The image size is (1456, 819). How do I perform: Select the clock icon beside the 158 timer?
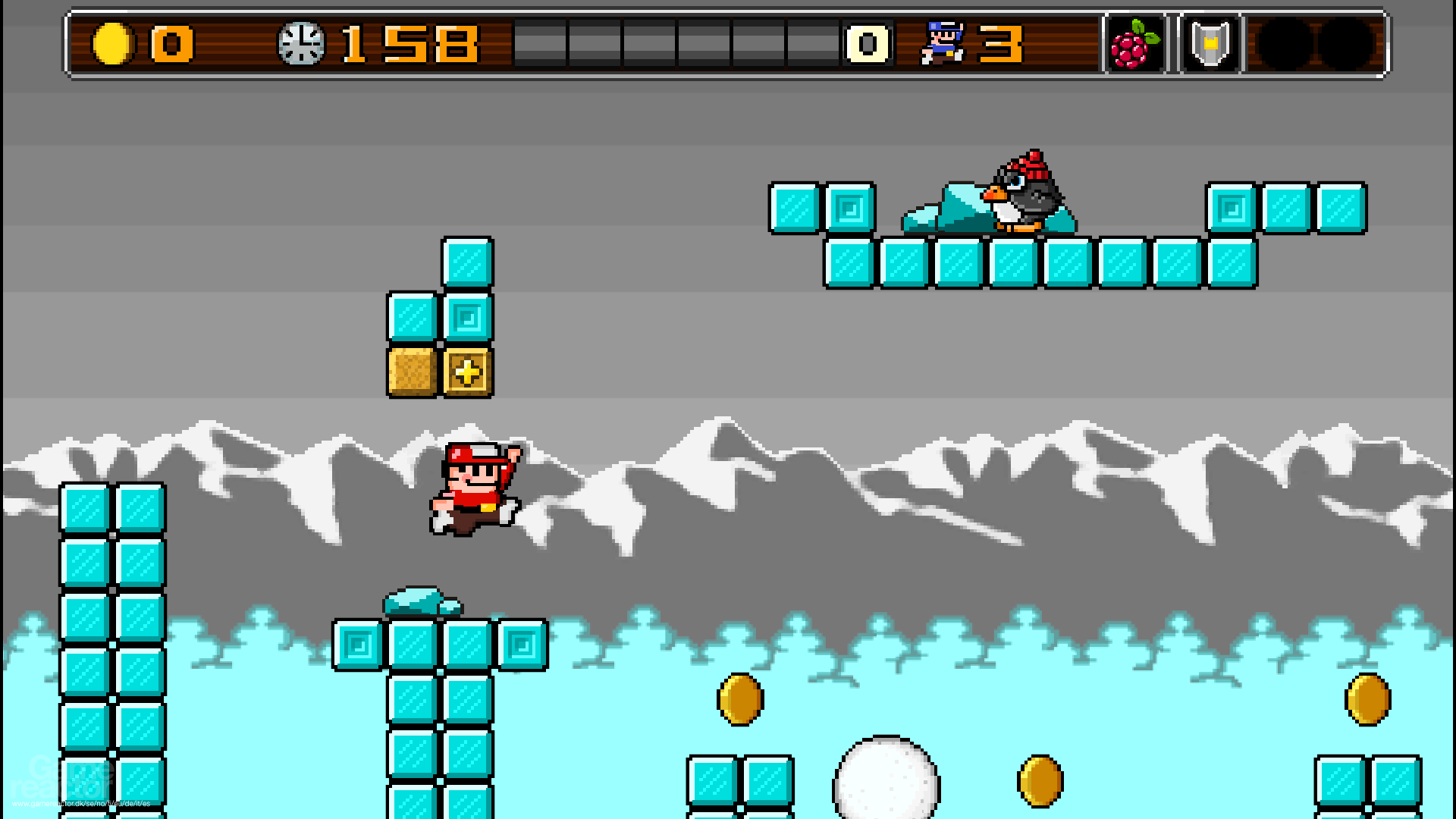pos(303,44)
